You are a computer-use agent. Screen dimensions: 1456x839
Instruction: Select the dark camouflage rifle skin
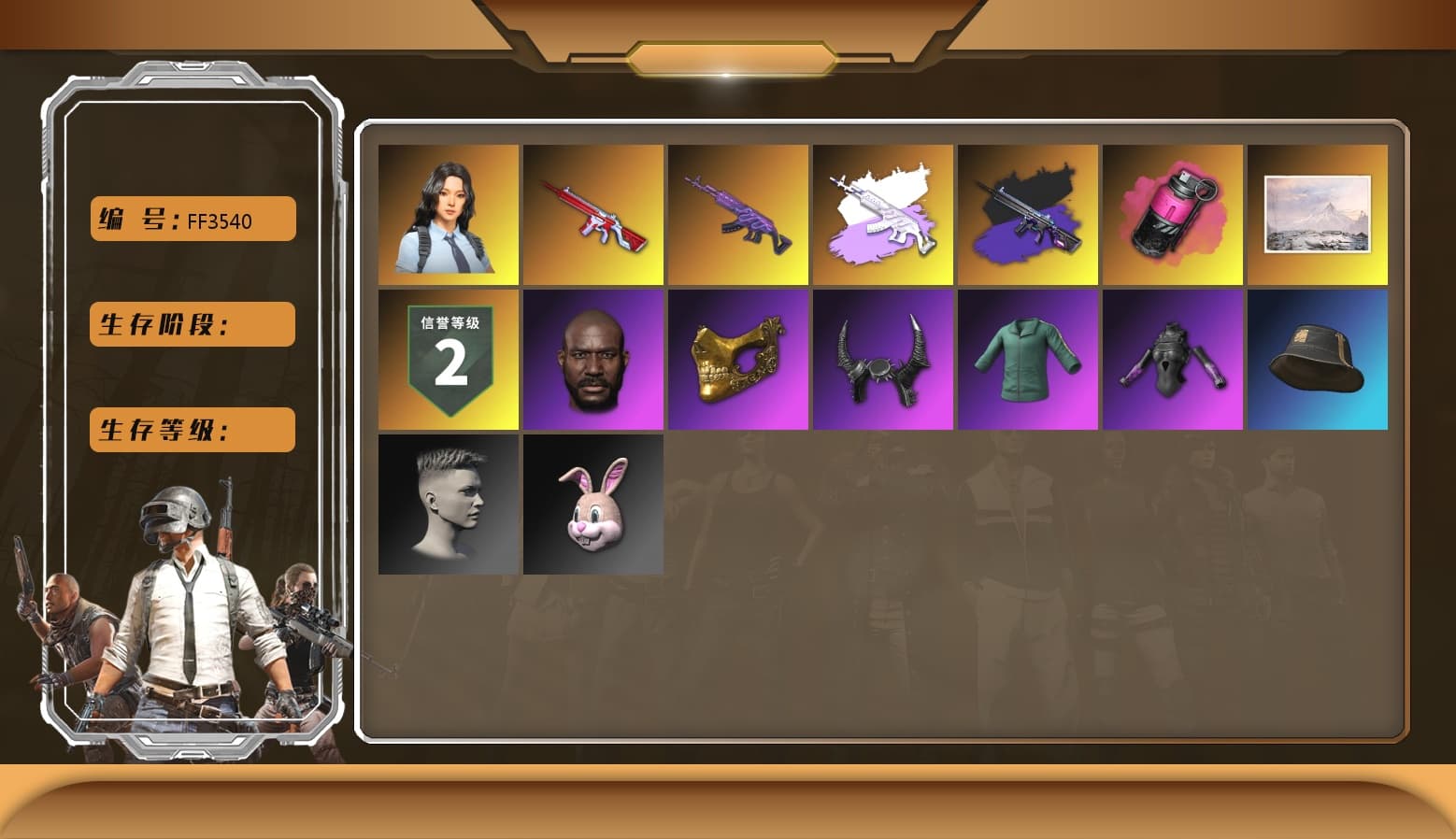pyautogui.click(x=1027, y=214)
